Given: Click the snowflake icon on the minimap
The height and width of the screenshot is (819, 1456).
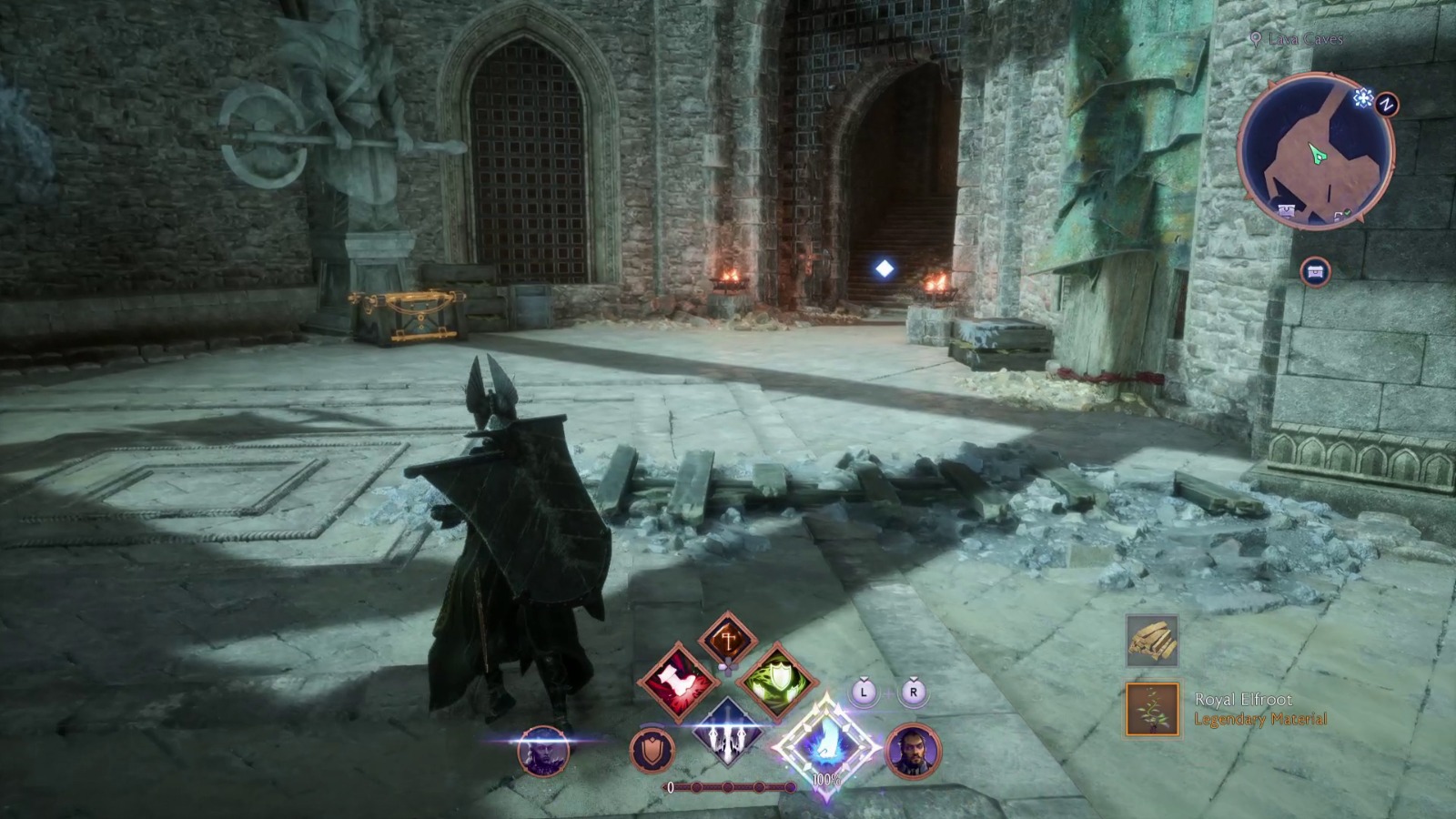Looking at the screenshot, I should tap(1363, 98).
